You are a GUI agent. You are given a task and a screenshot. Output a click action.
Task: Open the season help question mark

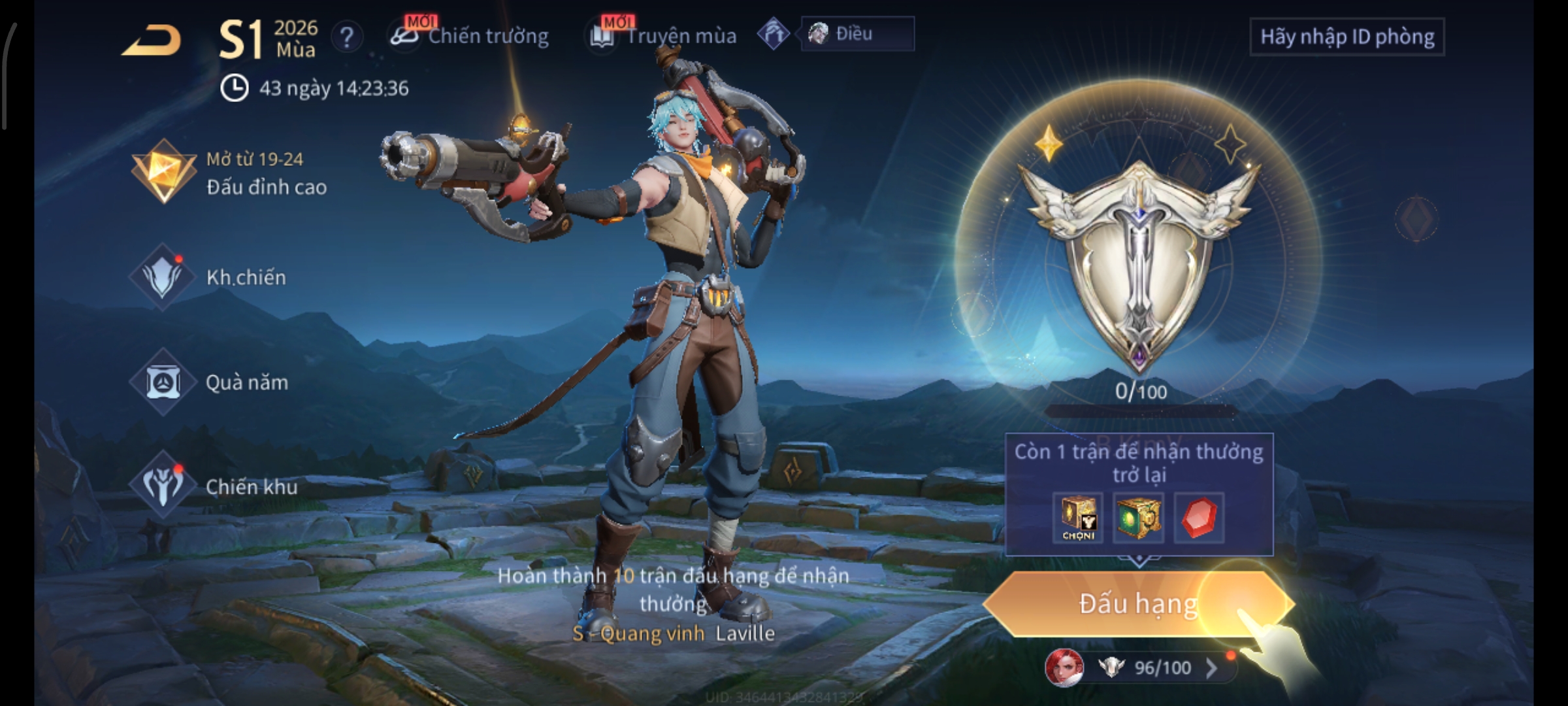[x=347, y=37]
